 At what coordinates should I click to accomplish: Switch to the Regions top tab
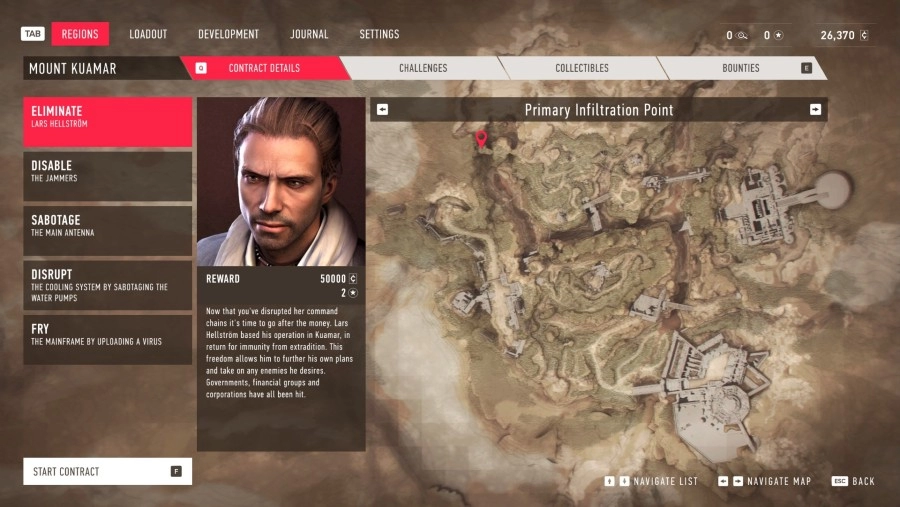click(x=80, y=34)
